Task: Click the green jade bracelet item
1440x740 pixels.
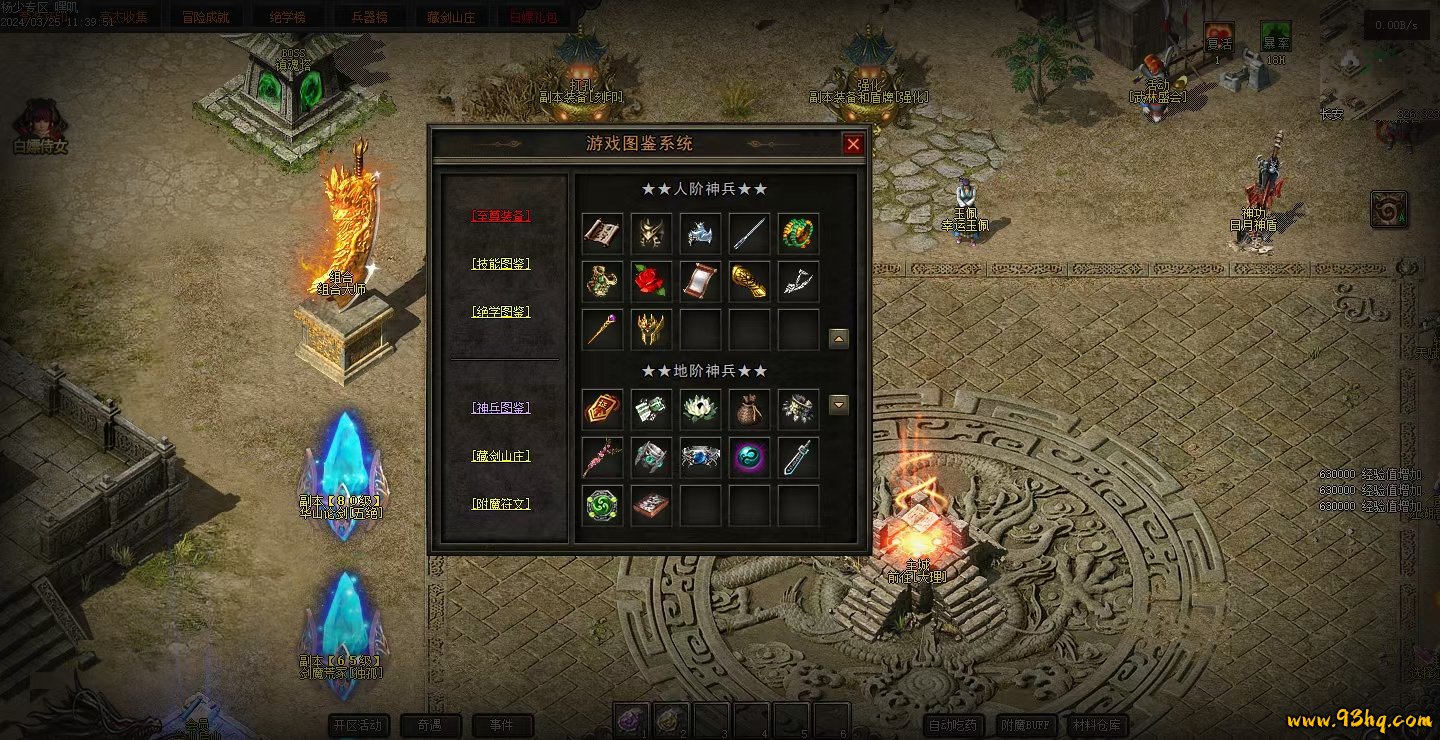Action: (798, 233)
